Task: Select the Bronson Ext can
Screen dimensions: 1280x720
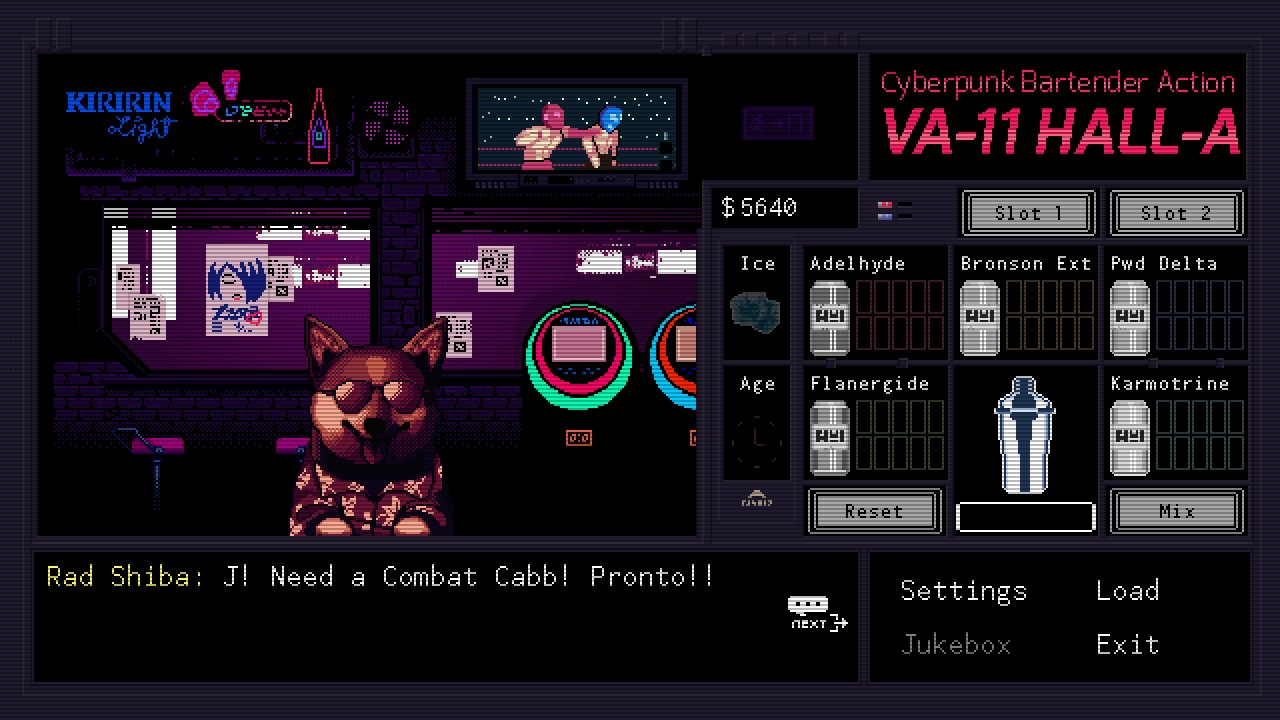Action: pyautogui.click(x=979, y=317)
